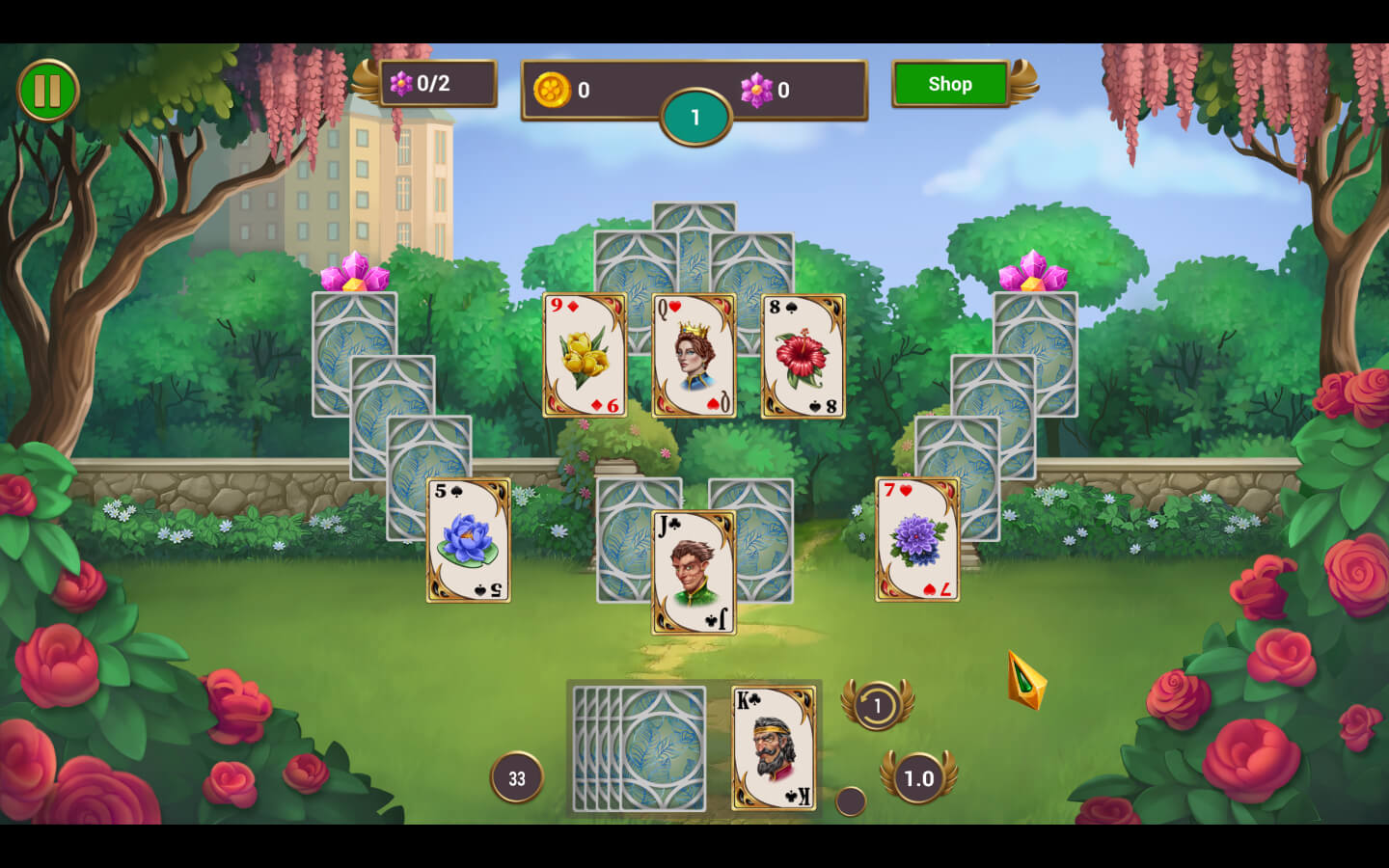Screen dimensions: 1389x868
Task: Open the Shop
Action: click(x=950, y=84)
